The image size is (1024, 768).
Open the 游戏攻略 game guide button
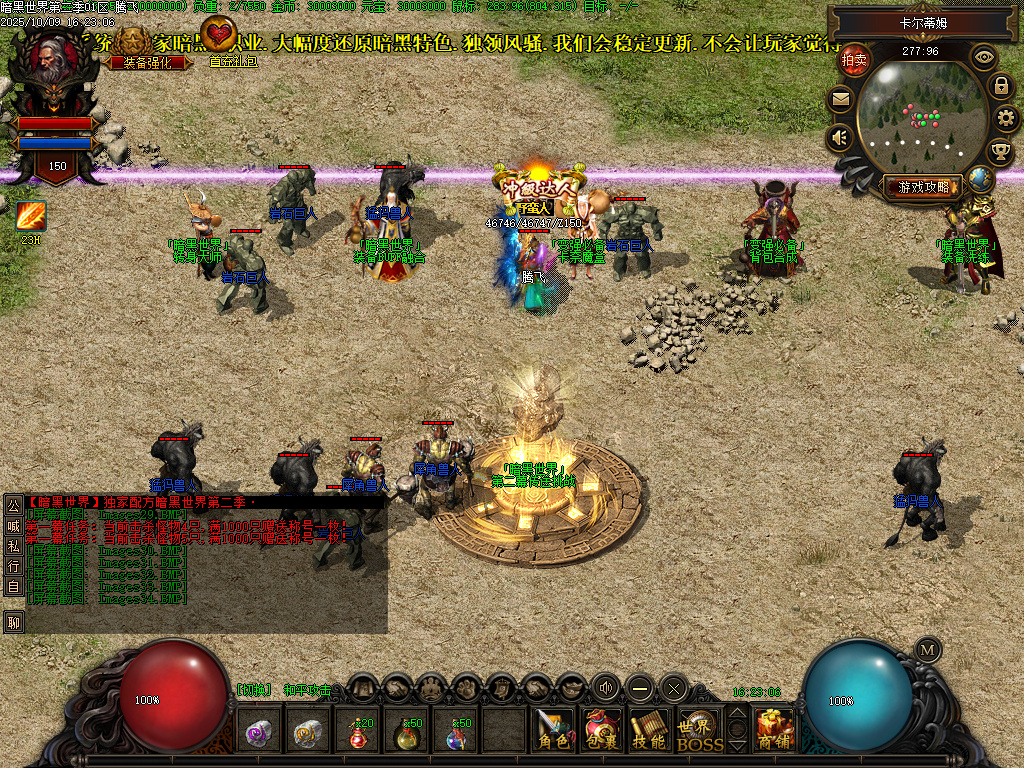point(924,186)
